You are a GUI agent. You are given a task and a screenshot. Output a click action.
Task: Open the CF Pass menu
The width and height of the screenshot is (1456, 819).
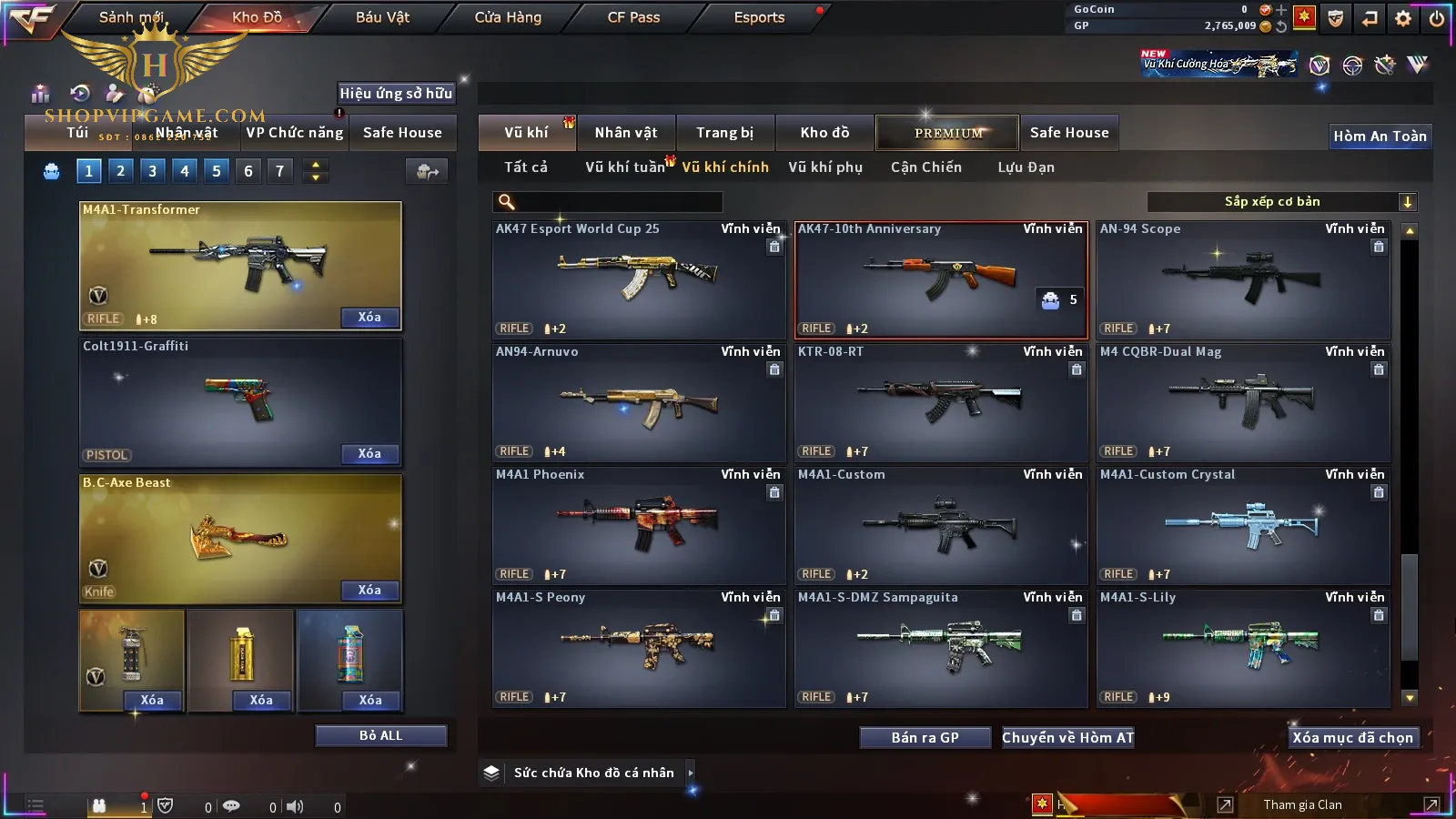(633, 17)
